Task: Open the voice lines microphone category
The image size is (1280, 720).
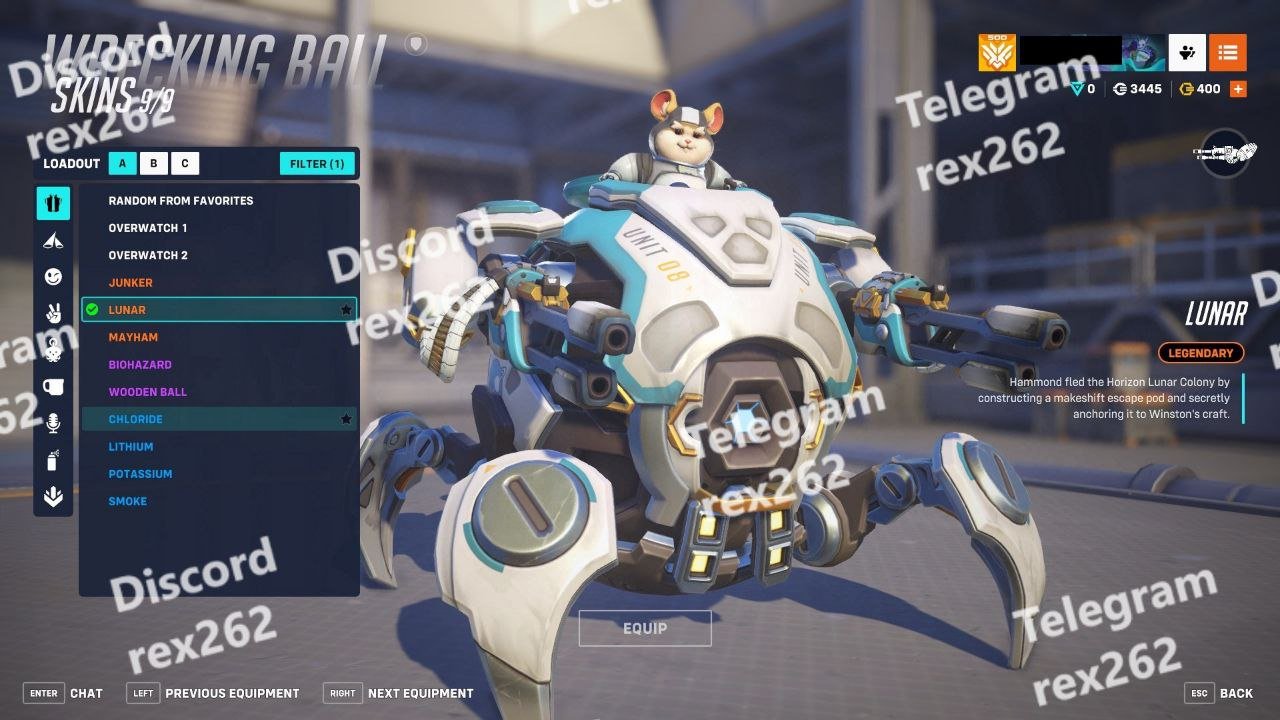Action: [x=53, y=424]
